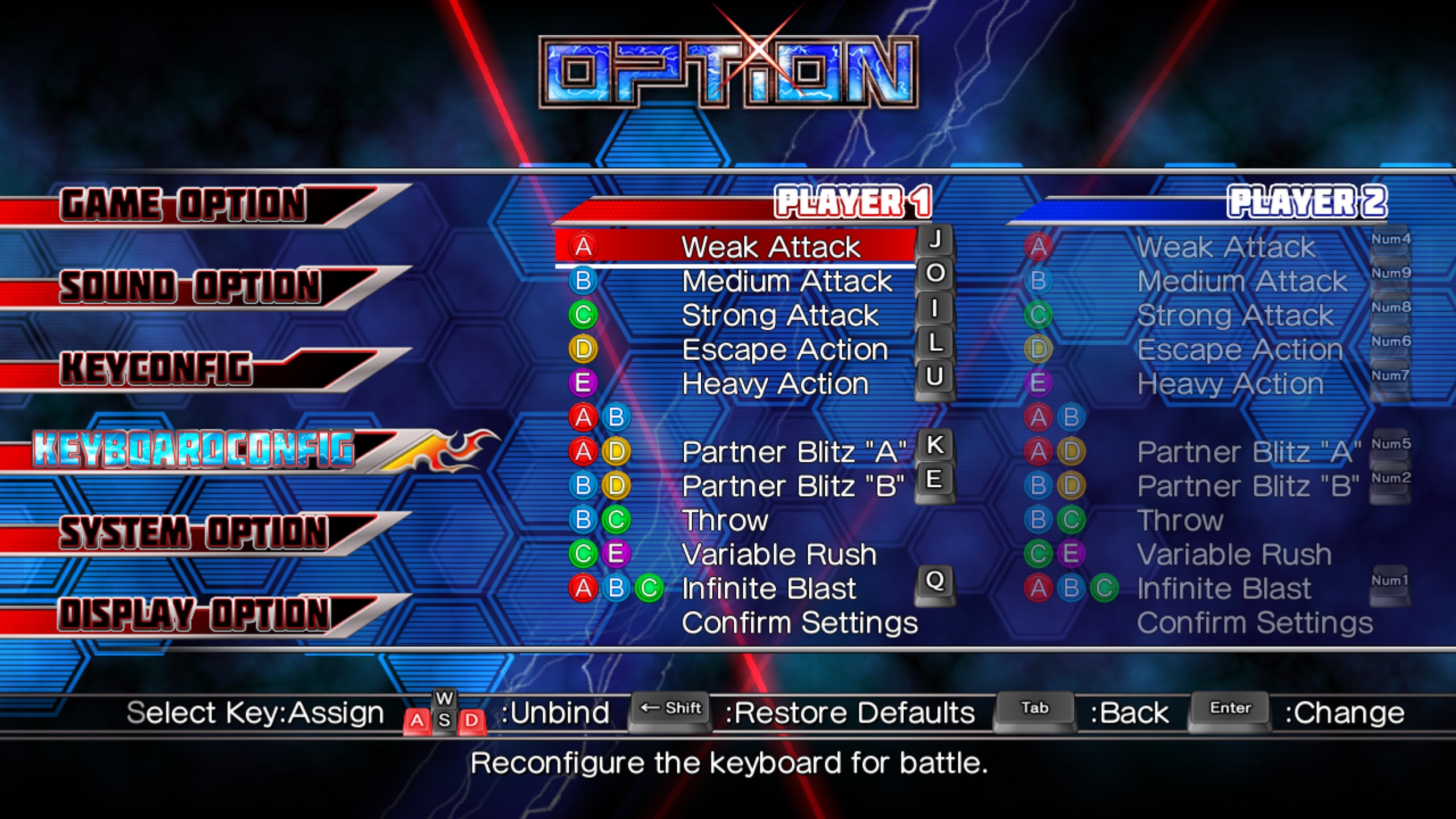Switch to Display Option
This screenshot has height=819, width=1456.
tap(193, 615)
